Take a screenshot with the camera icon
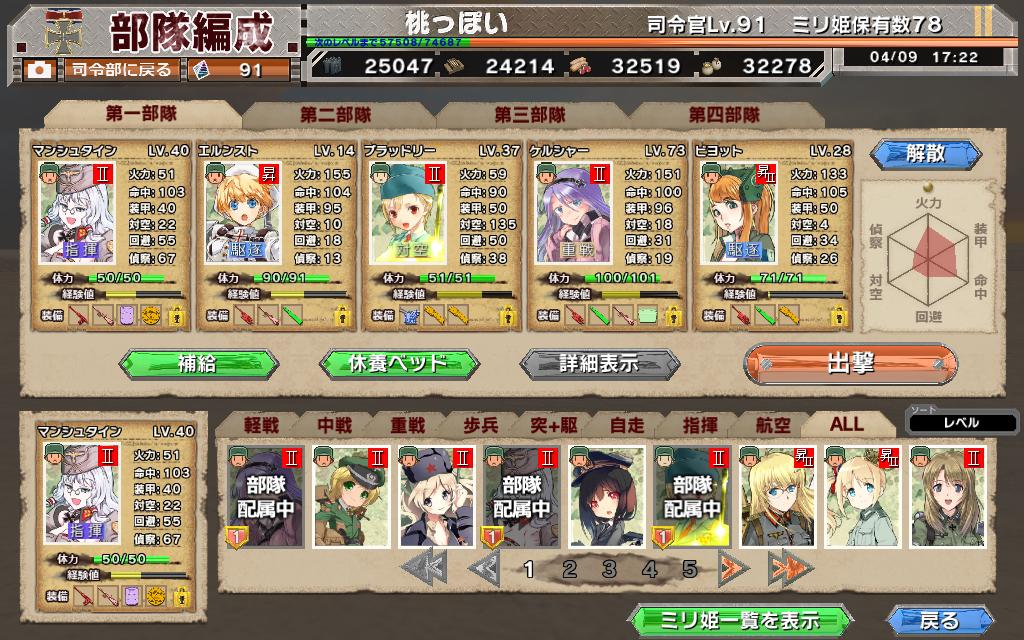 pyautogui.click(x=41, y=70)
